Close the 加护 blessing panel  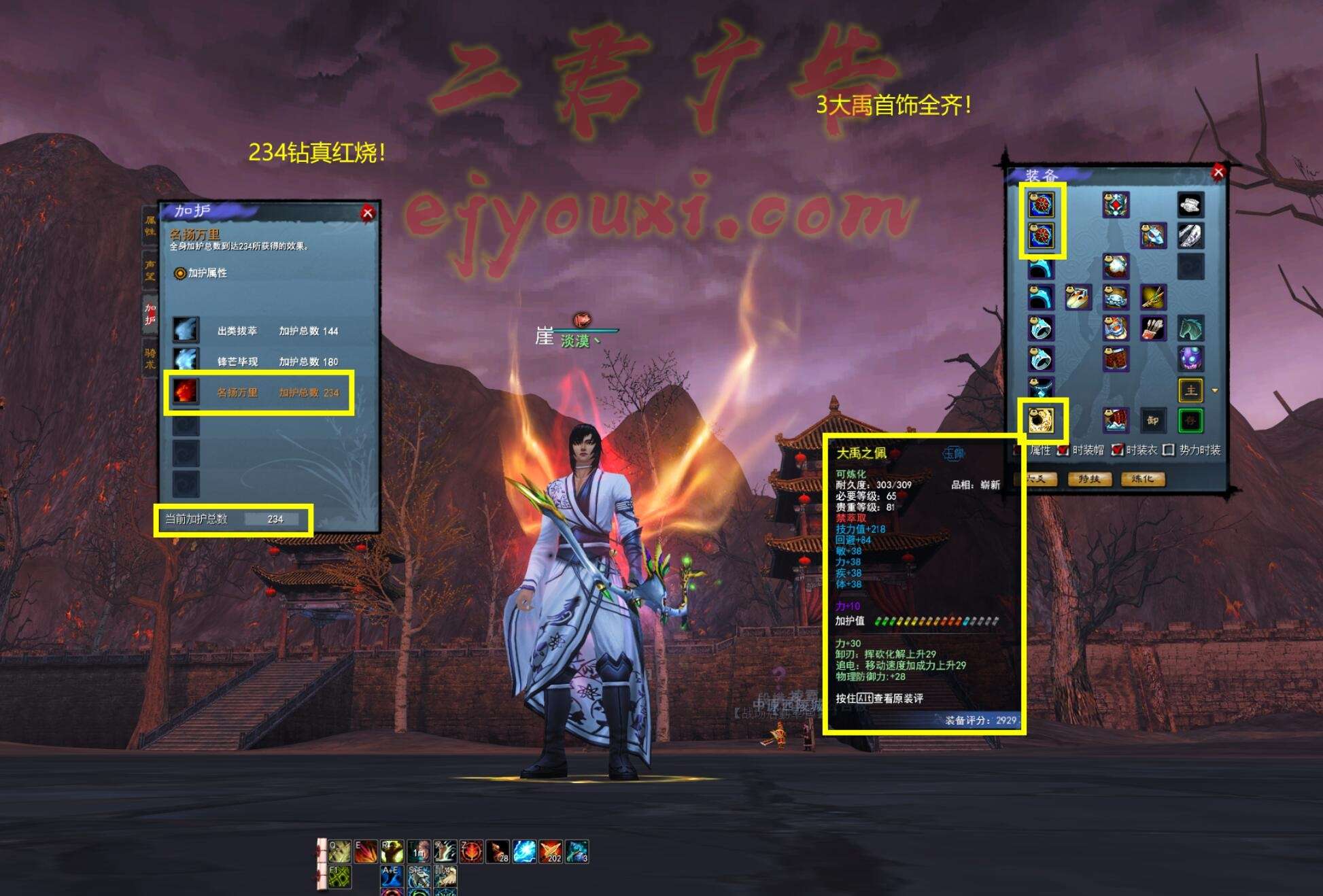(x=368, y=213)
